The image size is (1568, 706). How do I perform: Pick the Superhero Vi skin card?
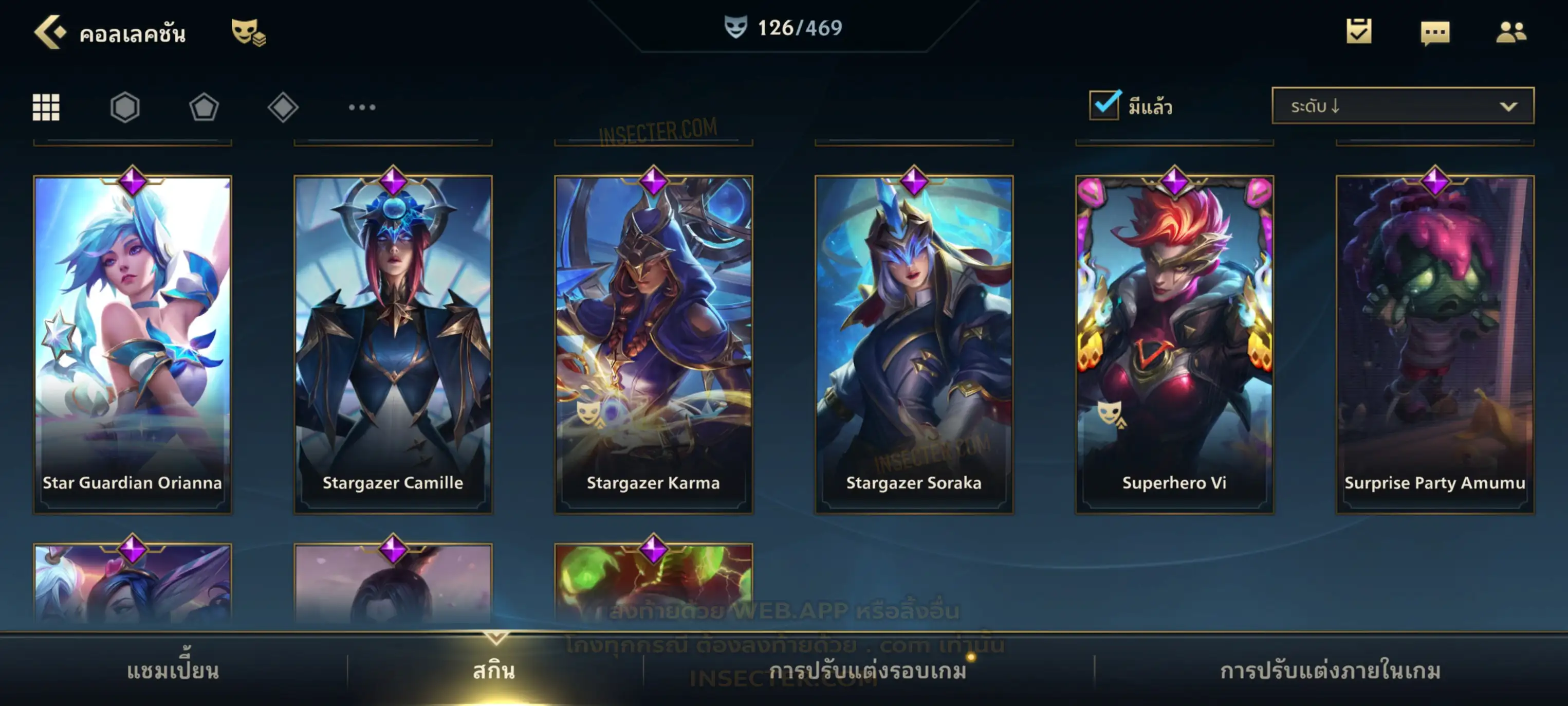tap(1174, 344)
